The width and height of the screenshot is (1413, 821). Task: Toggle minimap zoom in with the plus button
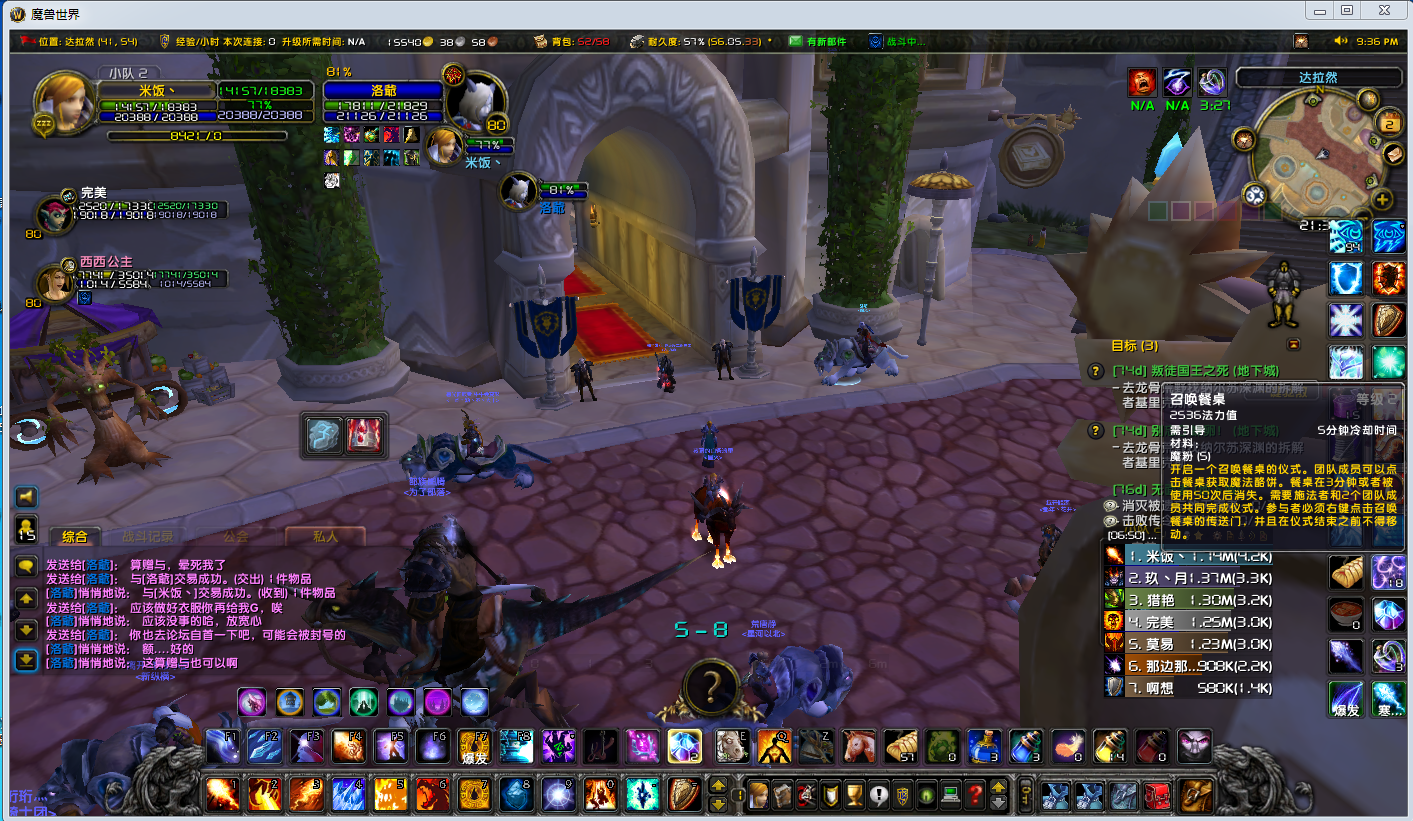click(1384, 200)
